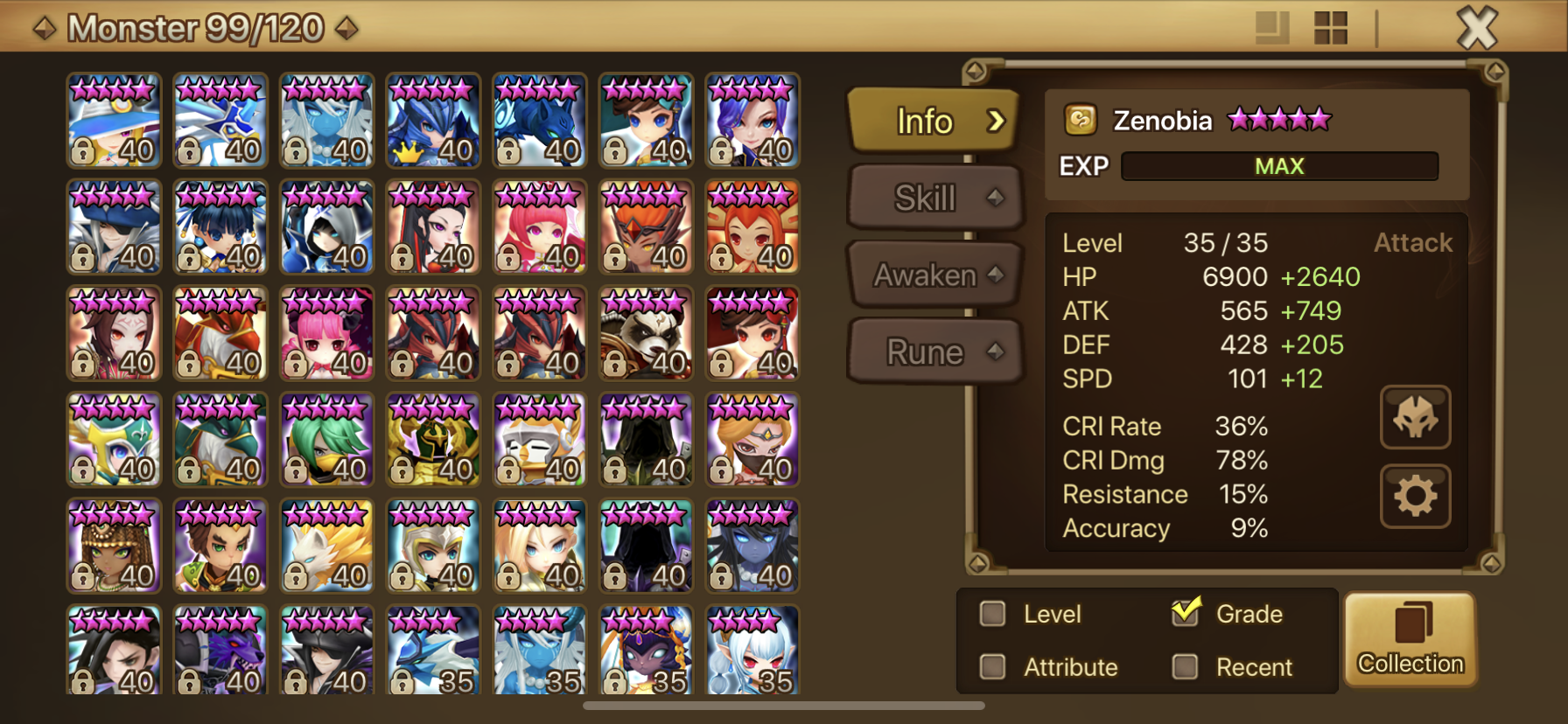The image size is (1568, 724).
Task: Enable the Level sorting checkbox
Action: pos(992,615)
